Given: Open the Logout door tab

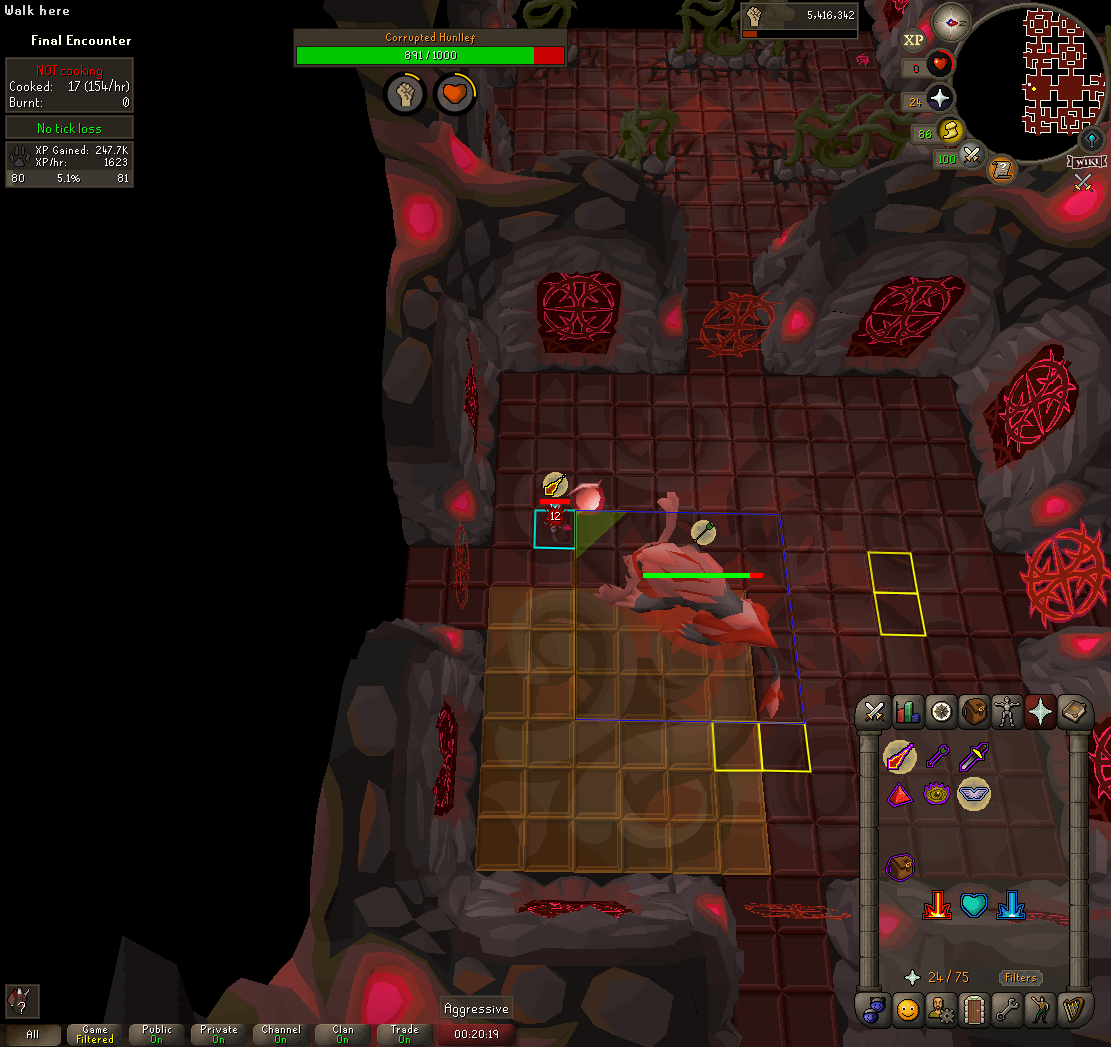Looking at the screenshot, I should click(x=974, y=1009).
